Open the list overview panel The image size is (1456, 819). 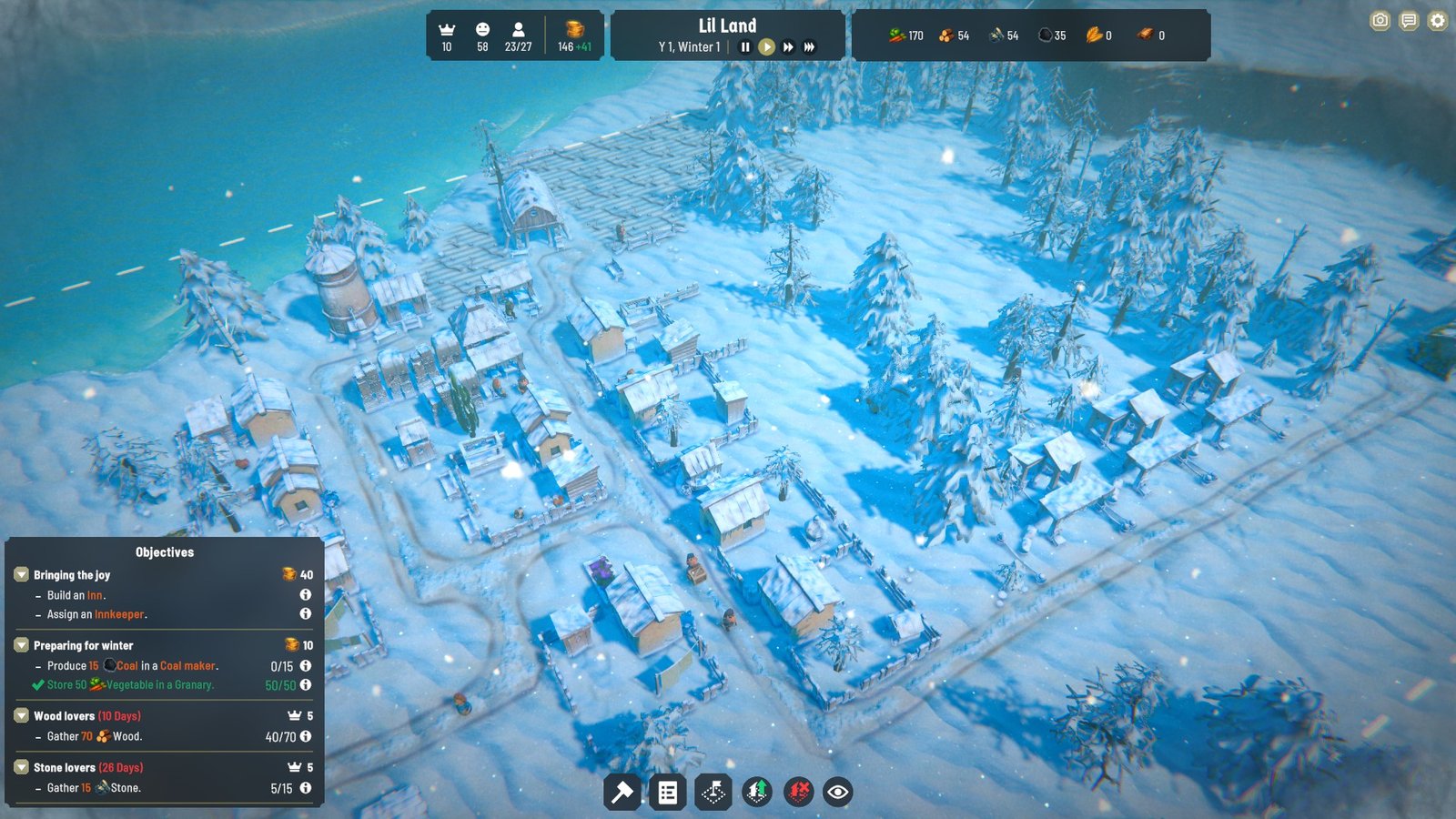coord(667,793)
